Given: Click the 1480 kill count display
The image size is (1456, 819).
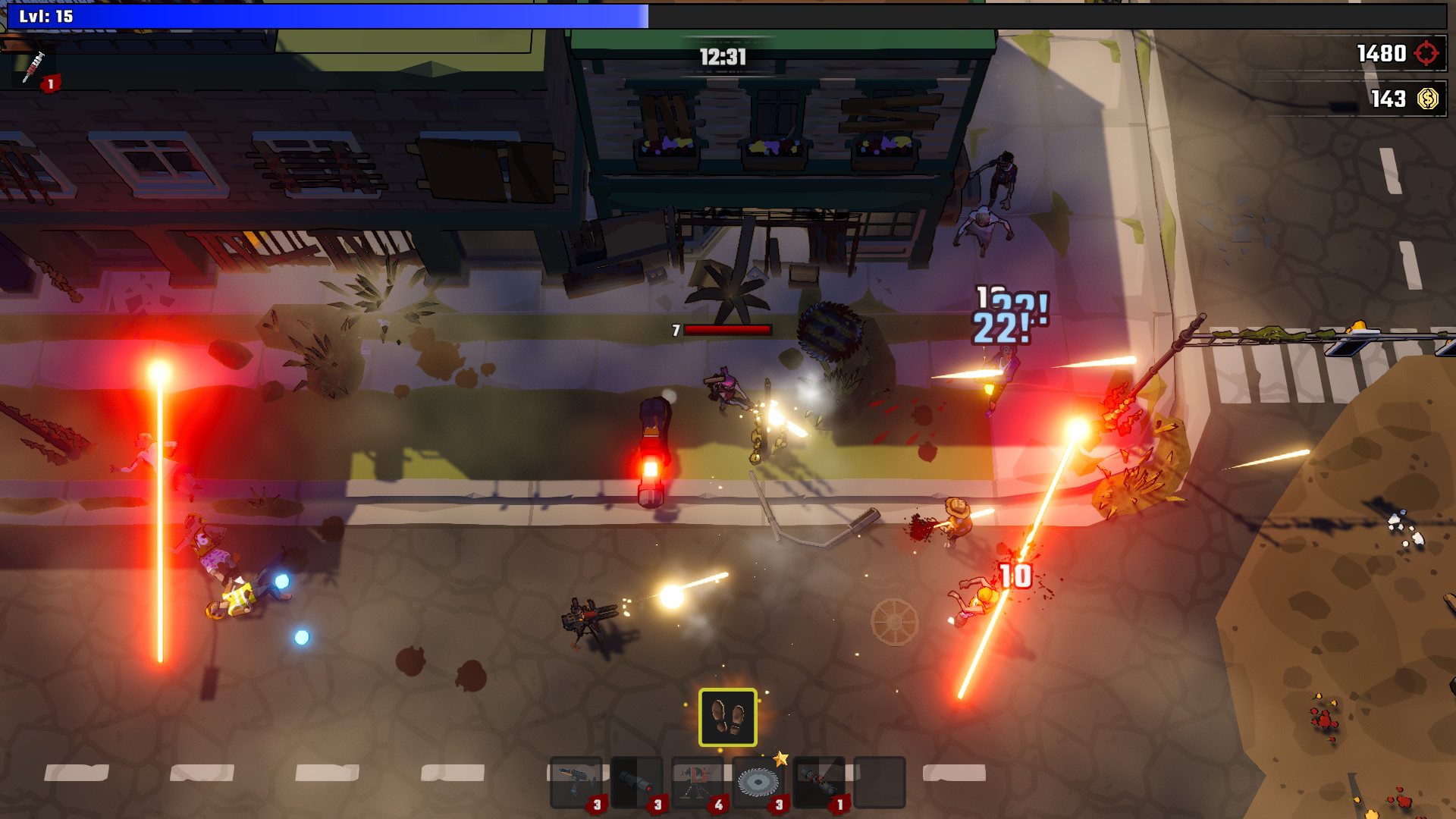Looking at the screenshot, I should coord(1382,54).
